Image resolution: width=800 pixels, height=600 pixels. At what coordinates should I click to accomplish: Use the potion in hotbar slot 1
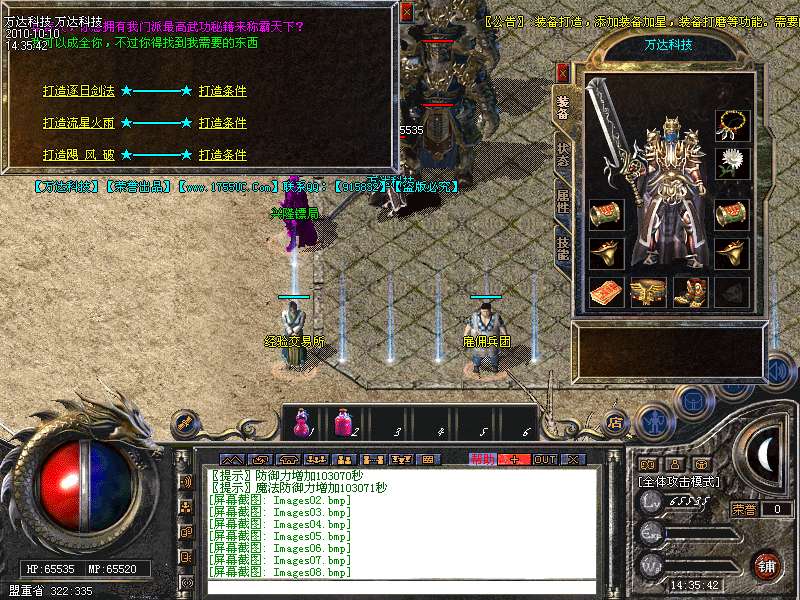click(x=301, y=424)
